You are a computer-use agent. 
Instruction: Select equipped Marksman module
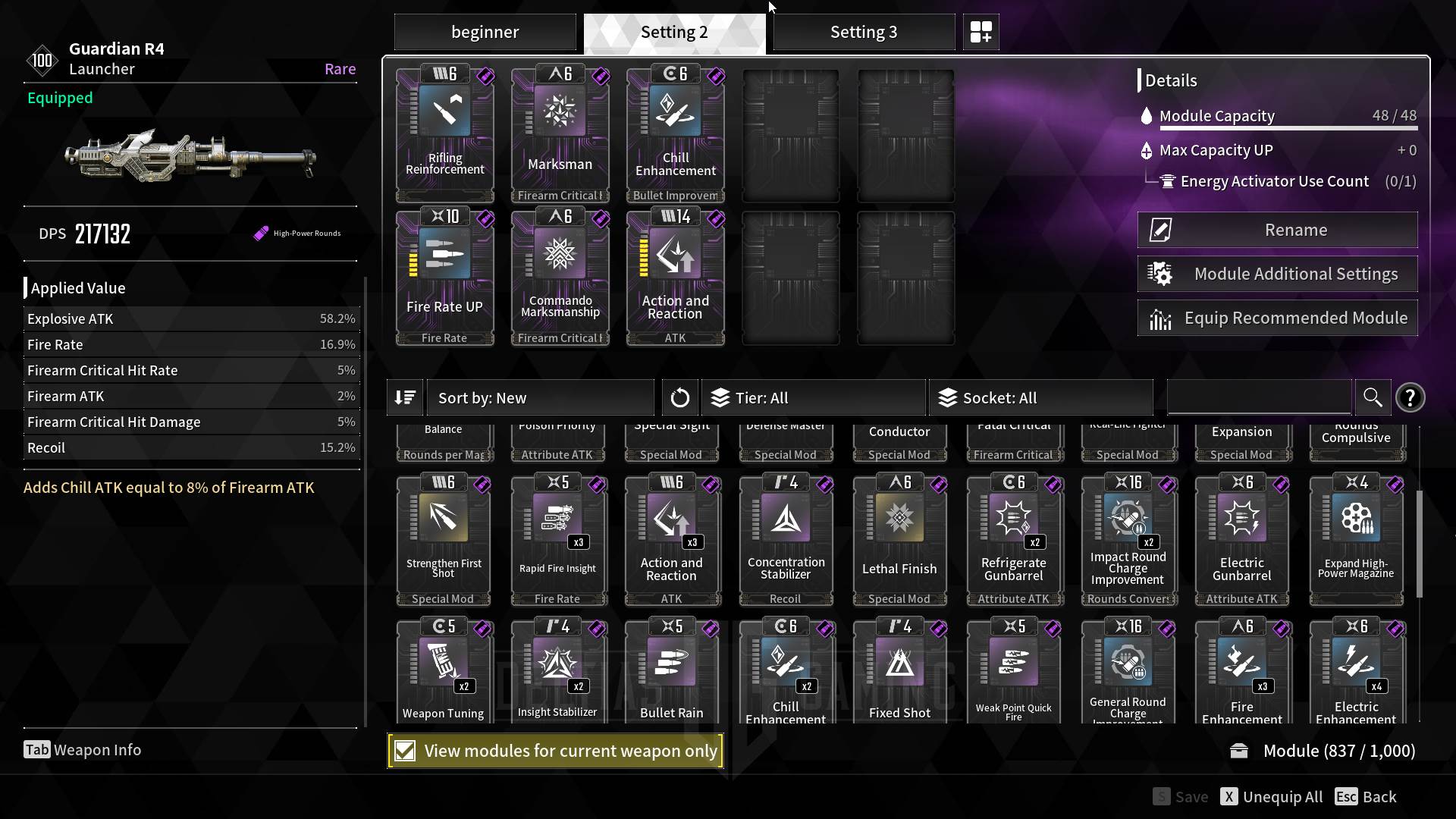coord(560,133)
